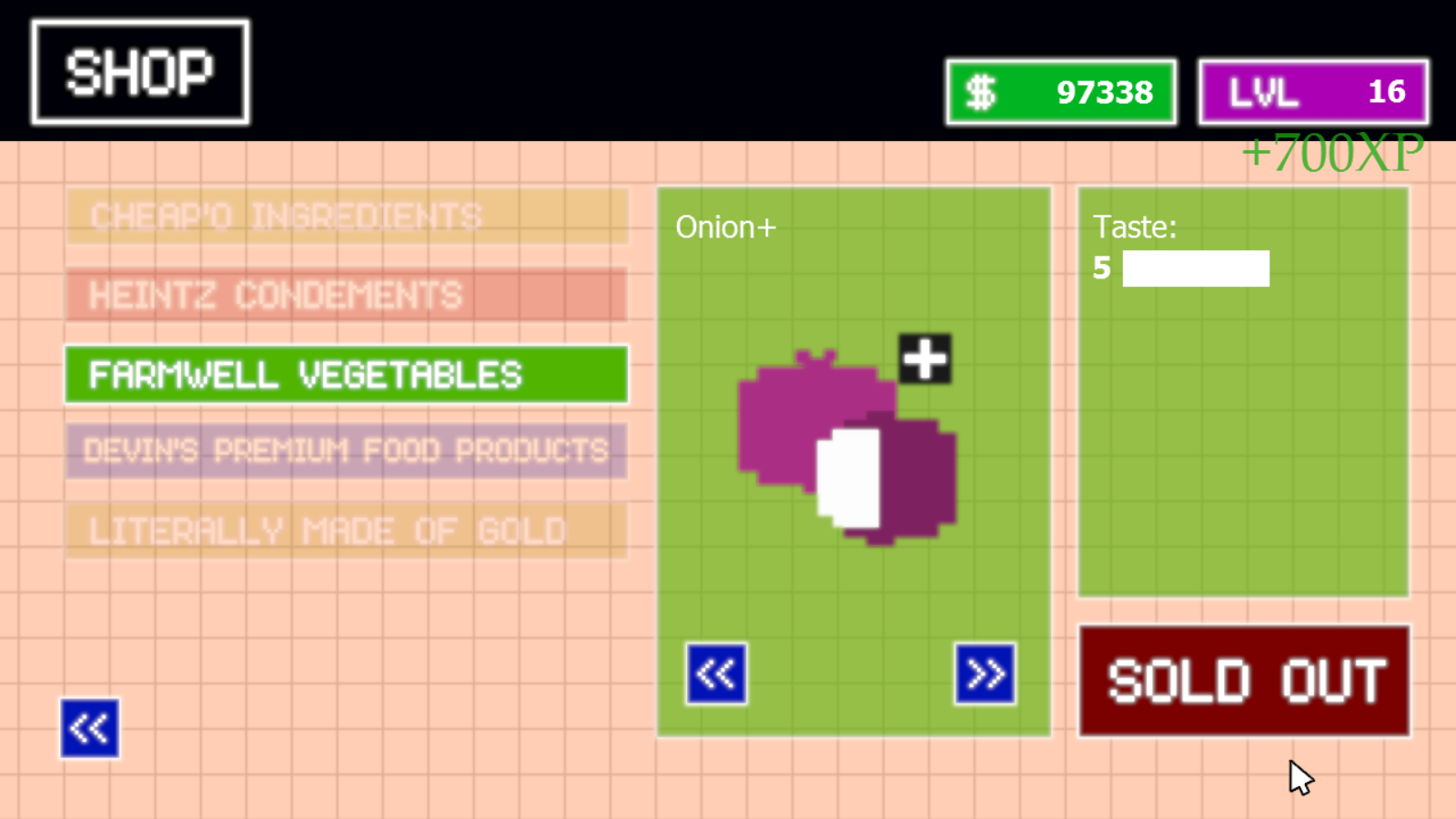Click the dollar sign in the money counter

point(979,91)
